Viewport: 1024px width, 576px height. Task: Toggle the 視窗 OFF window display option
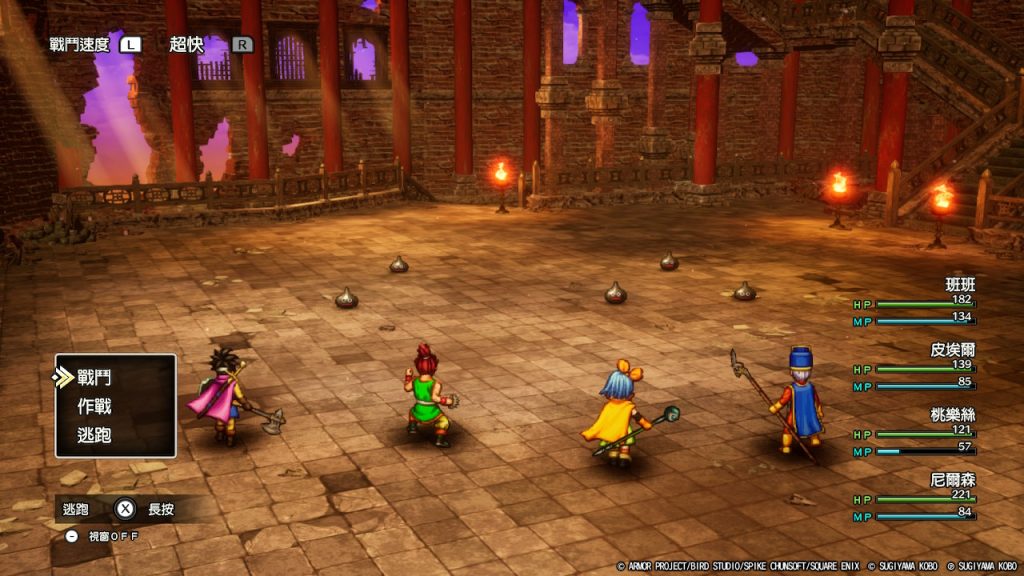coord(101,536)
